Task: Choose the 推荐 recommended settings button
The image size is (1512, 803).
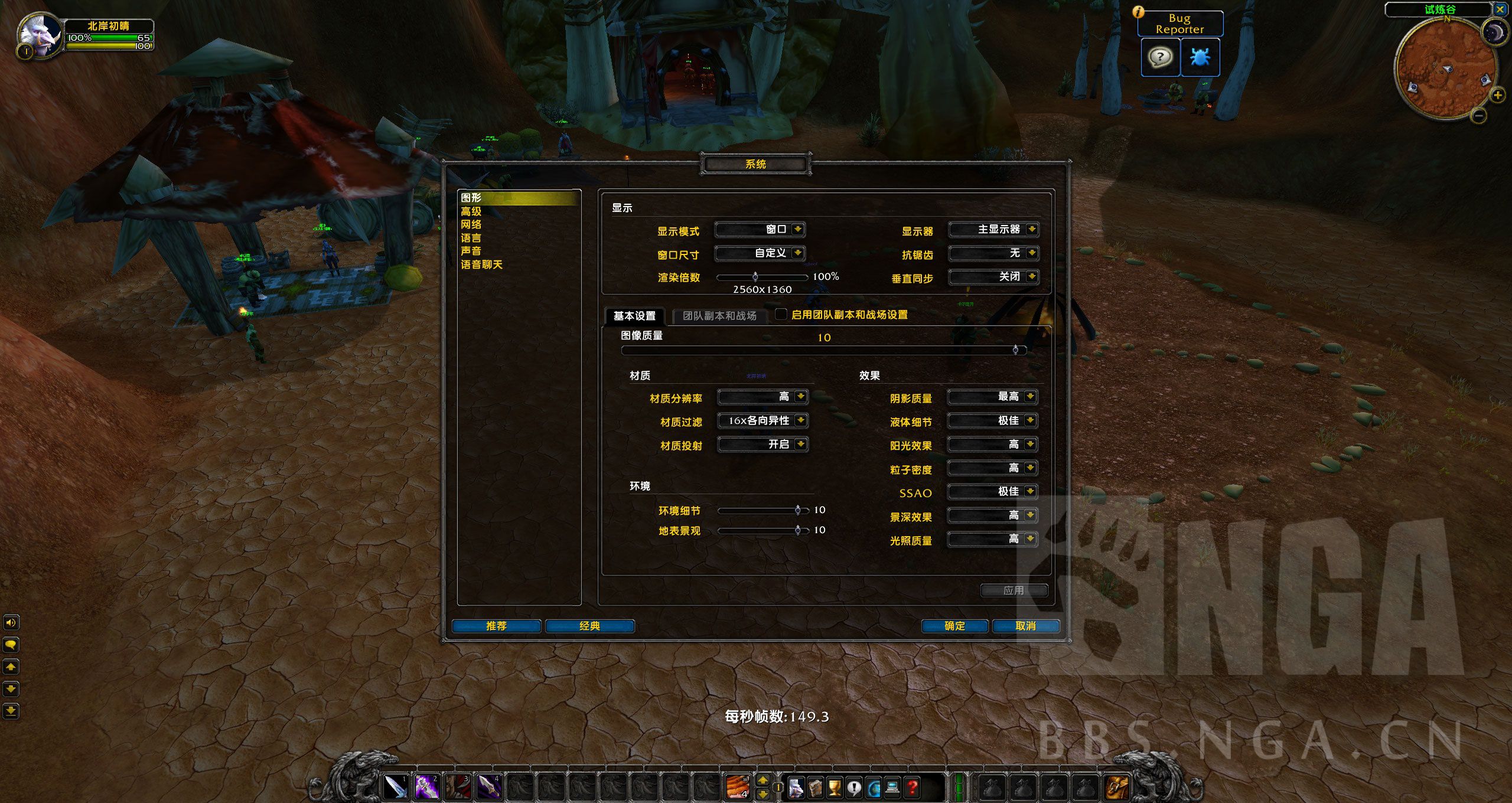Action: click(x=496, y=626)
